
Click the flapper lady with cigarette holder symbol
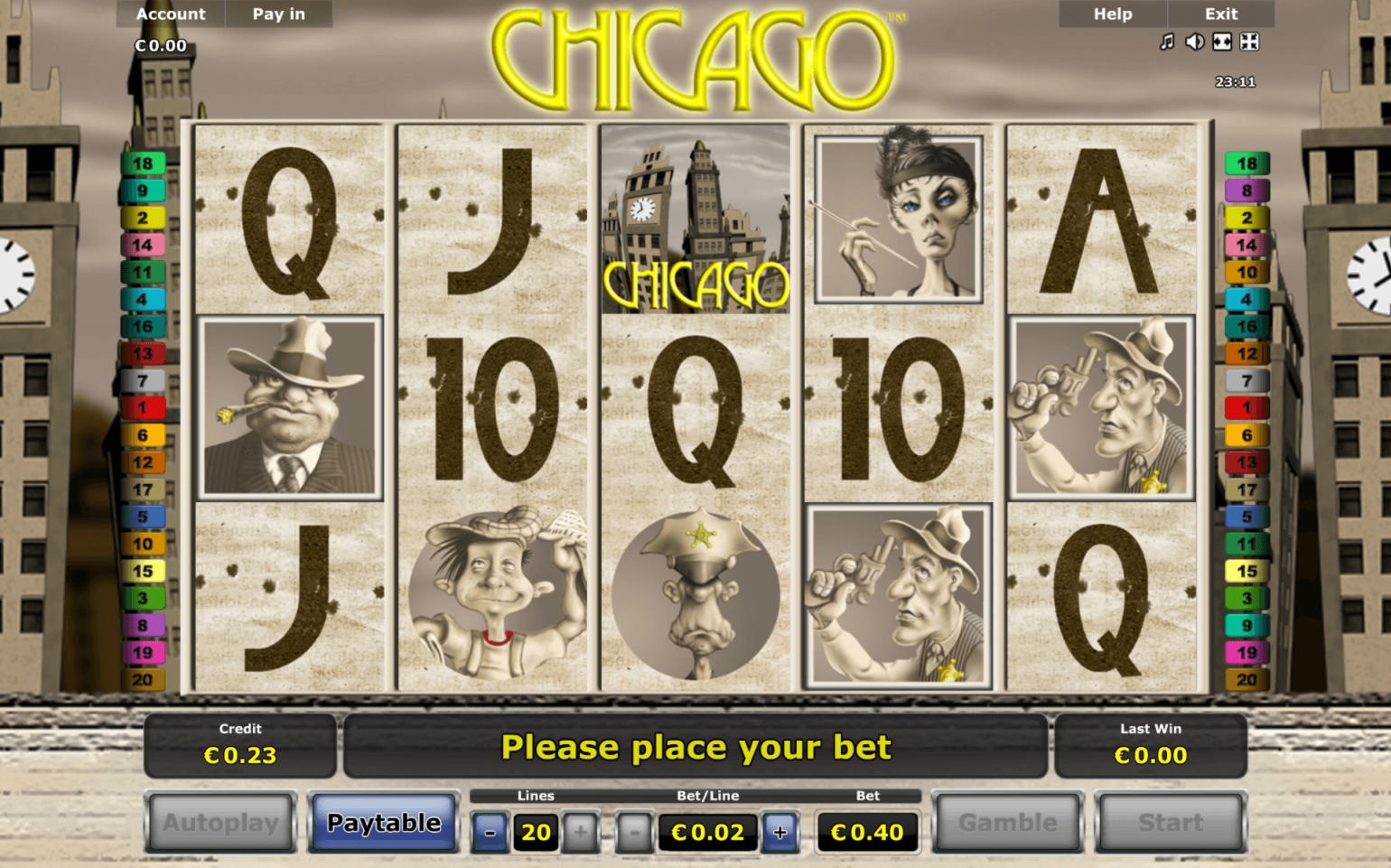(897, 219)
